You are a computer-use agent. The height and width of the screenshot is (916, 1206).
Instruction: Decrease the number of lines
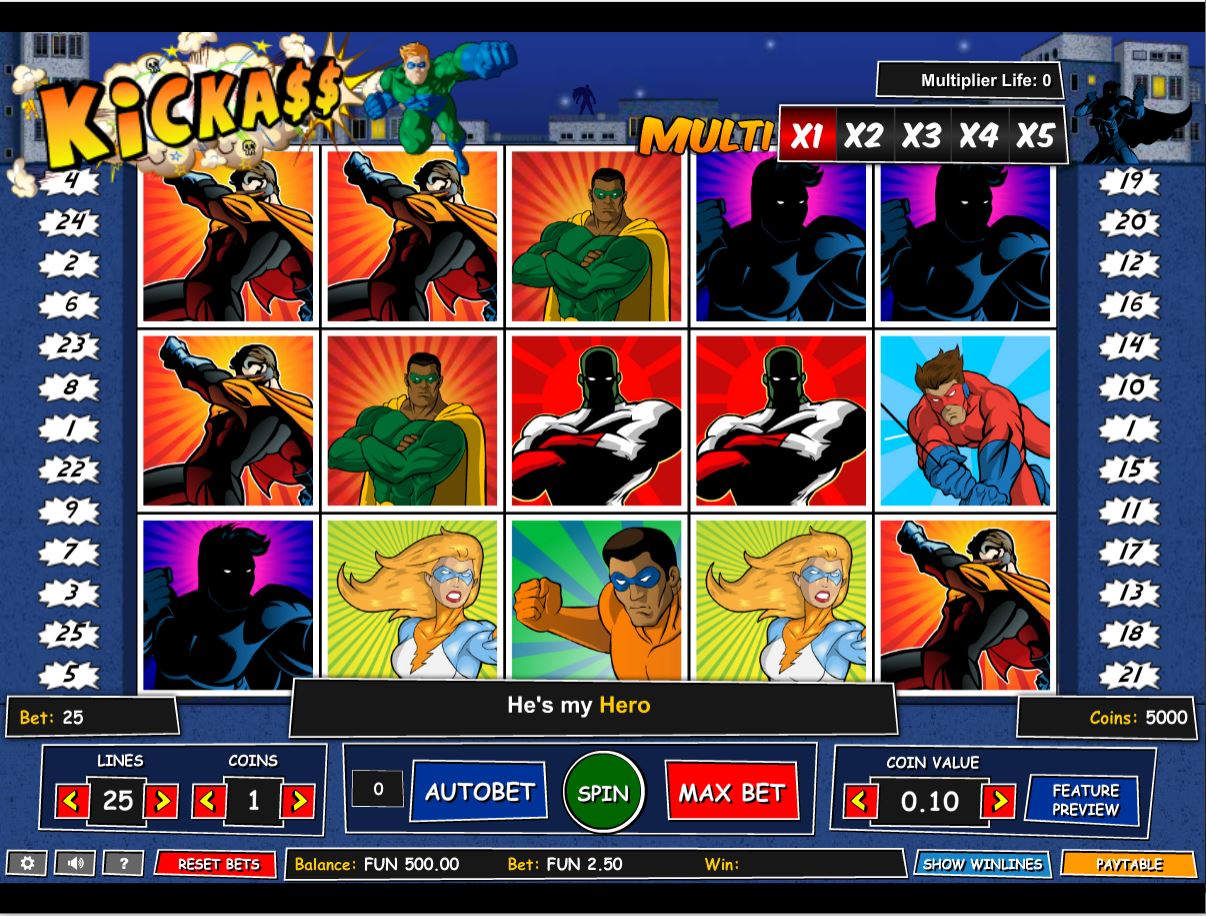[71, 801]
